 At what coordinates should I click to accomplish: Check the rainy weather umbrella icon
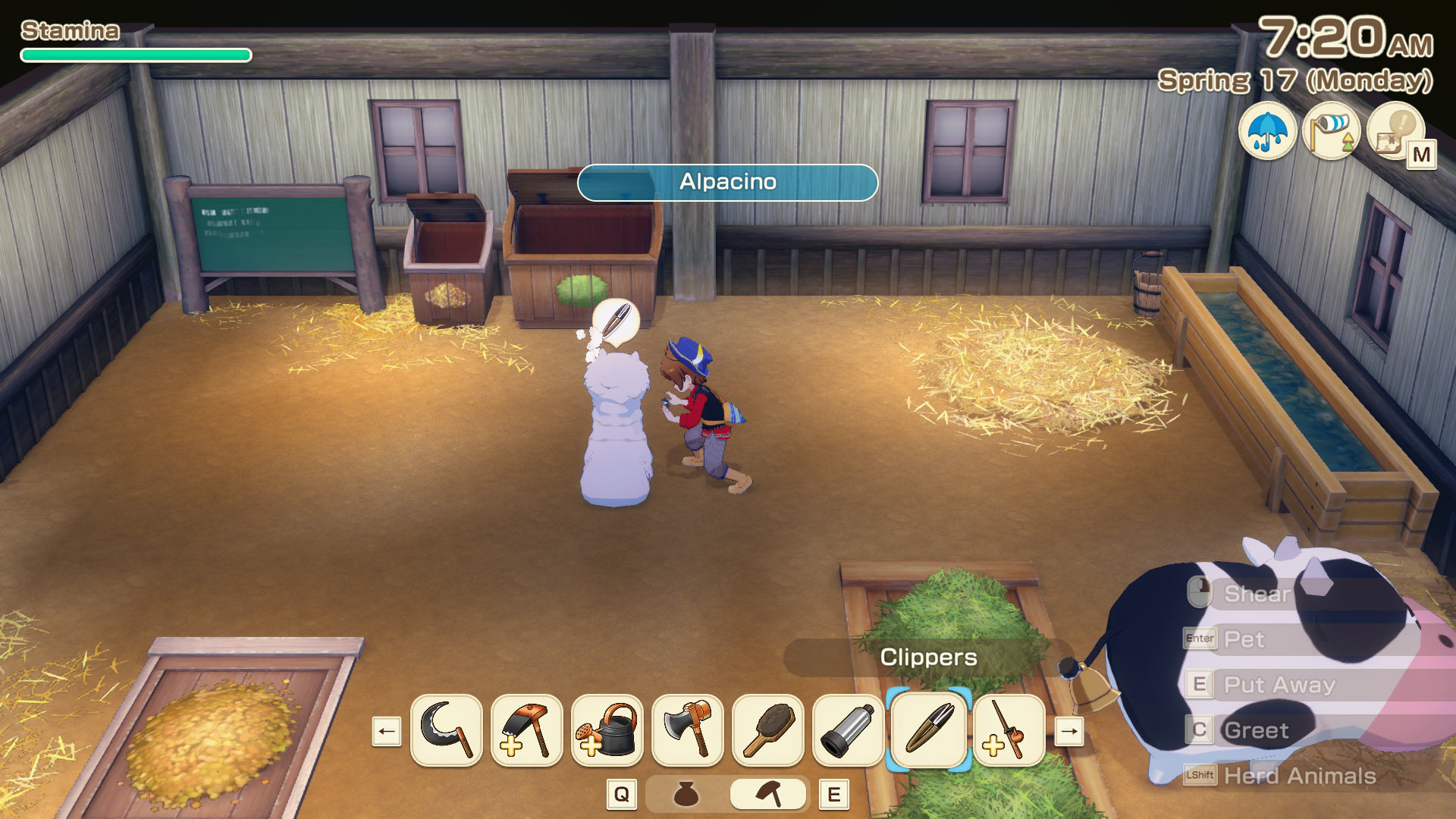[1267, 131]
